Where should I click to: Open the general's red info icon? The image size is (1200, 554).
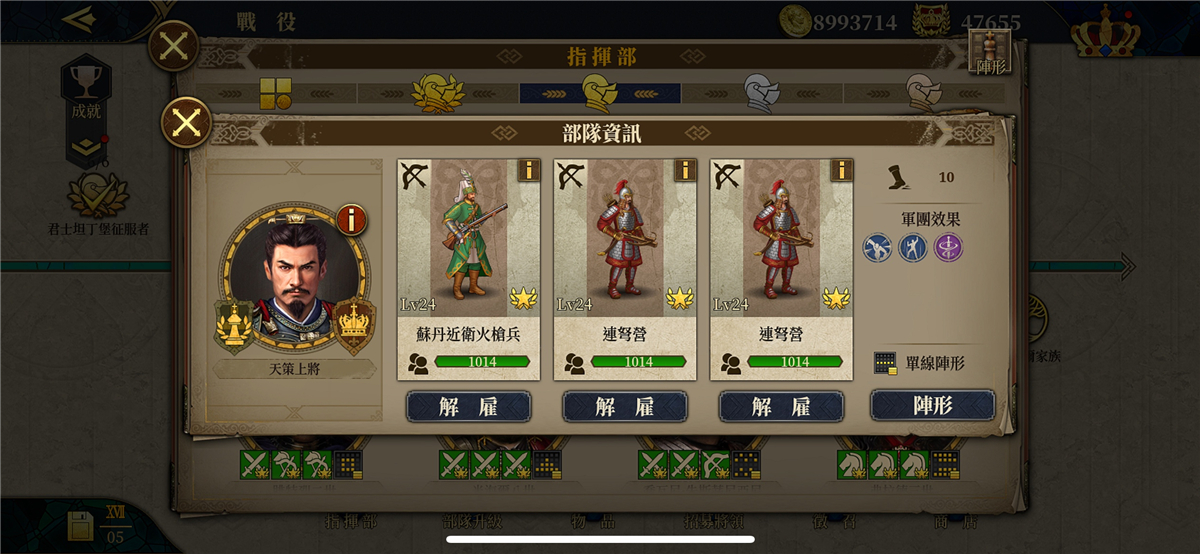351,219
